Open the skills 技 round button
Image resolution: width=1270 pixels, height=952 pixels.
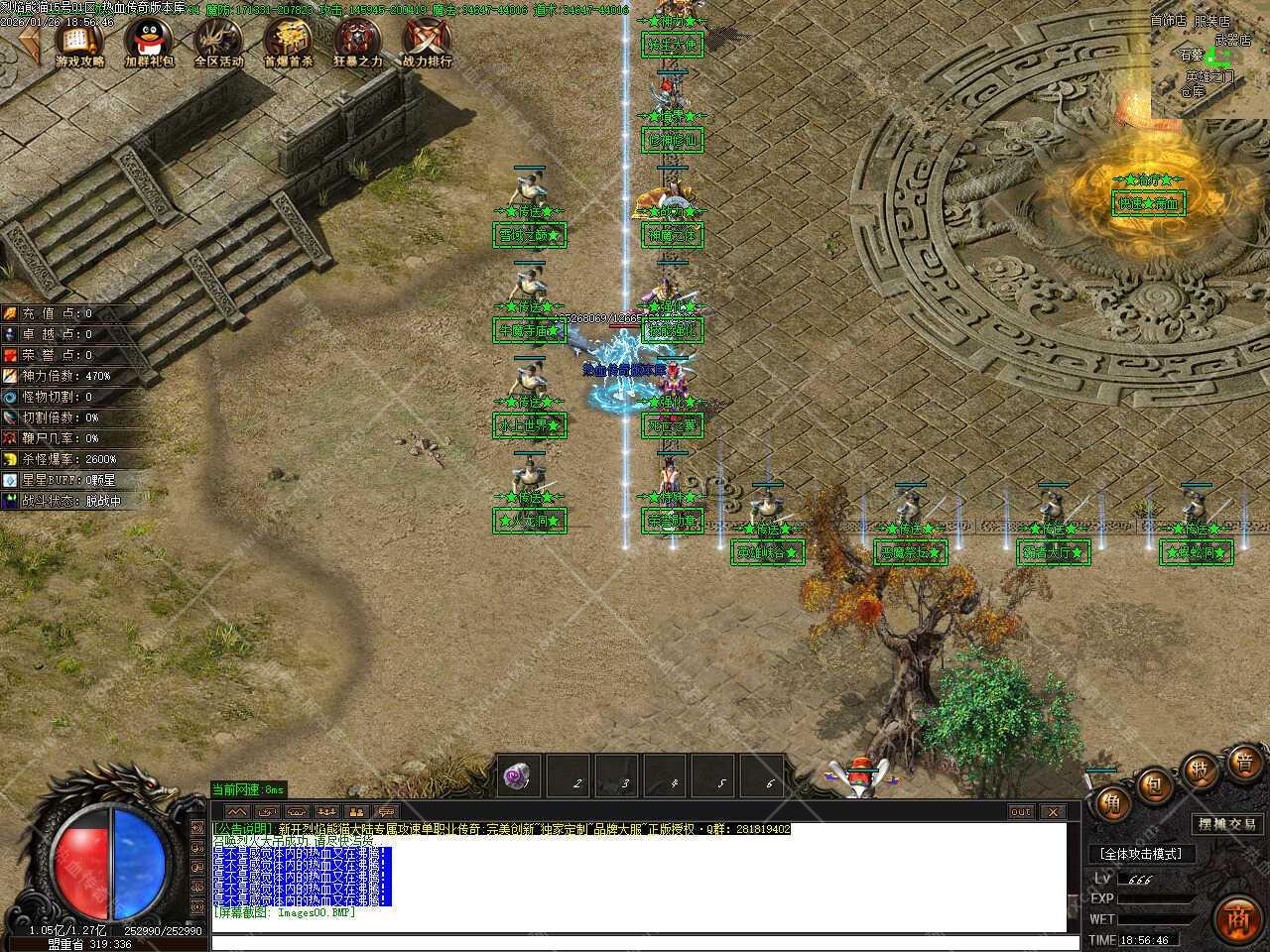pyautogui.click(x=1199, y=771)
